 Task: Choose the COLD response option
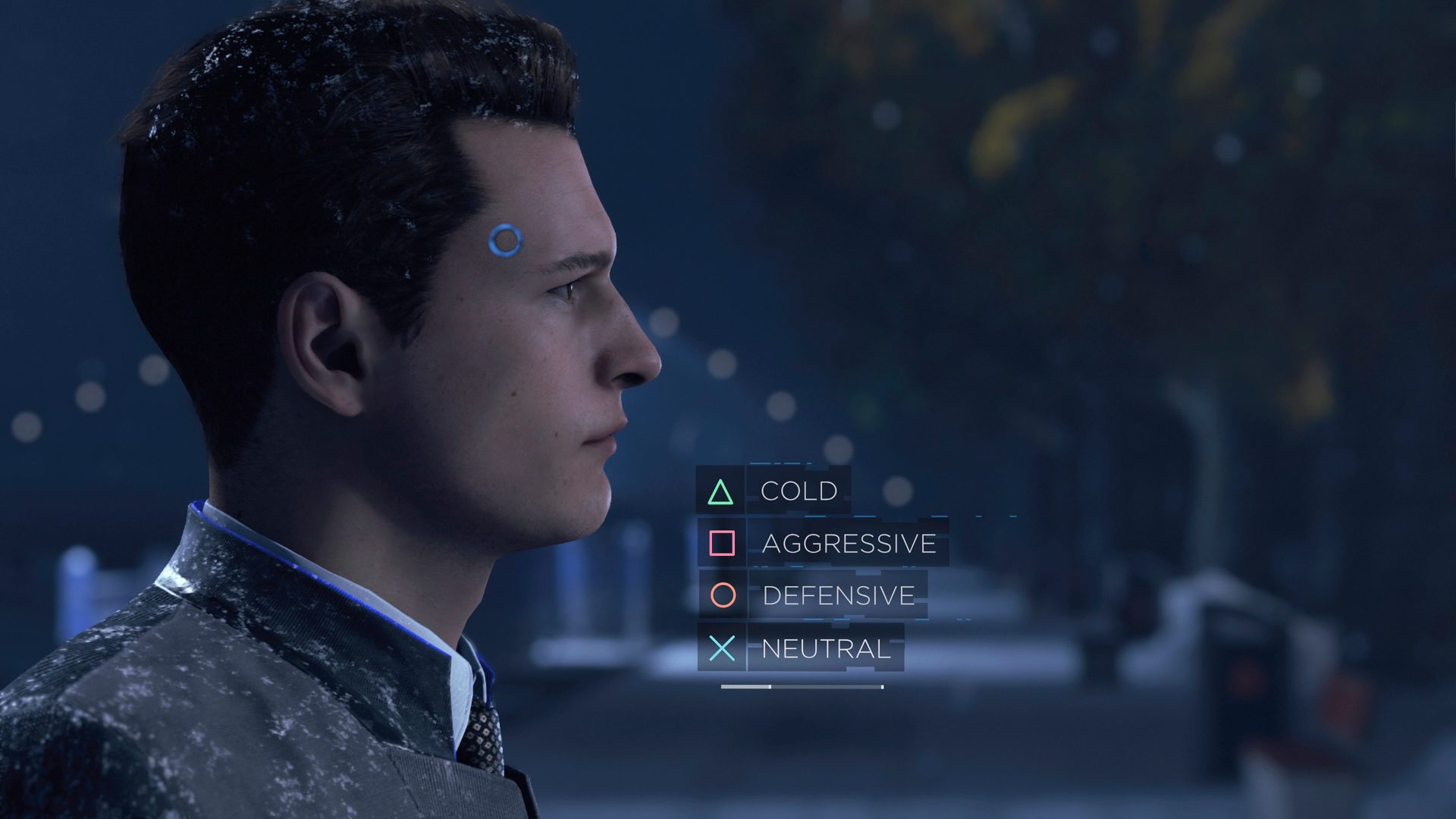[x=798, y=491]
